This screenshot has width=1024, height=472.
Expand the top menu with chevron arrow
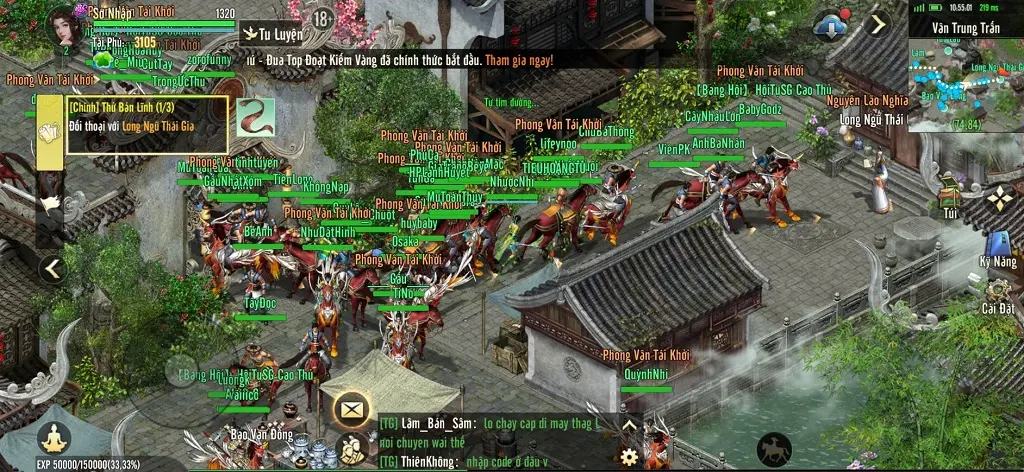(878, 24)
